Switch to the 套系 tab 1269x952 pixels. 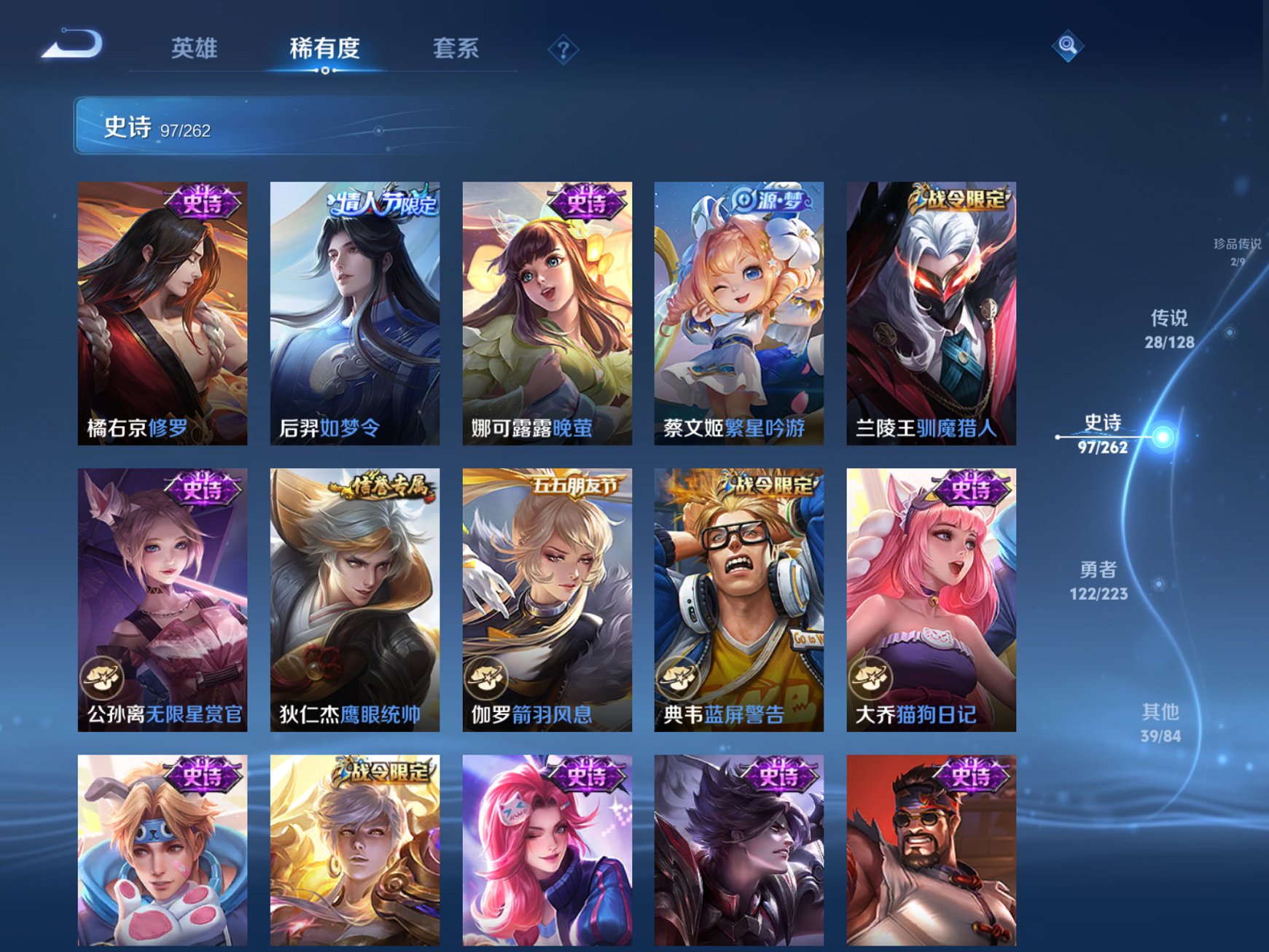(453, 49)
